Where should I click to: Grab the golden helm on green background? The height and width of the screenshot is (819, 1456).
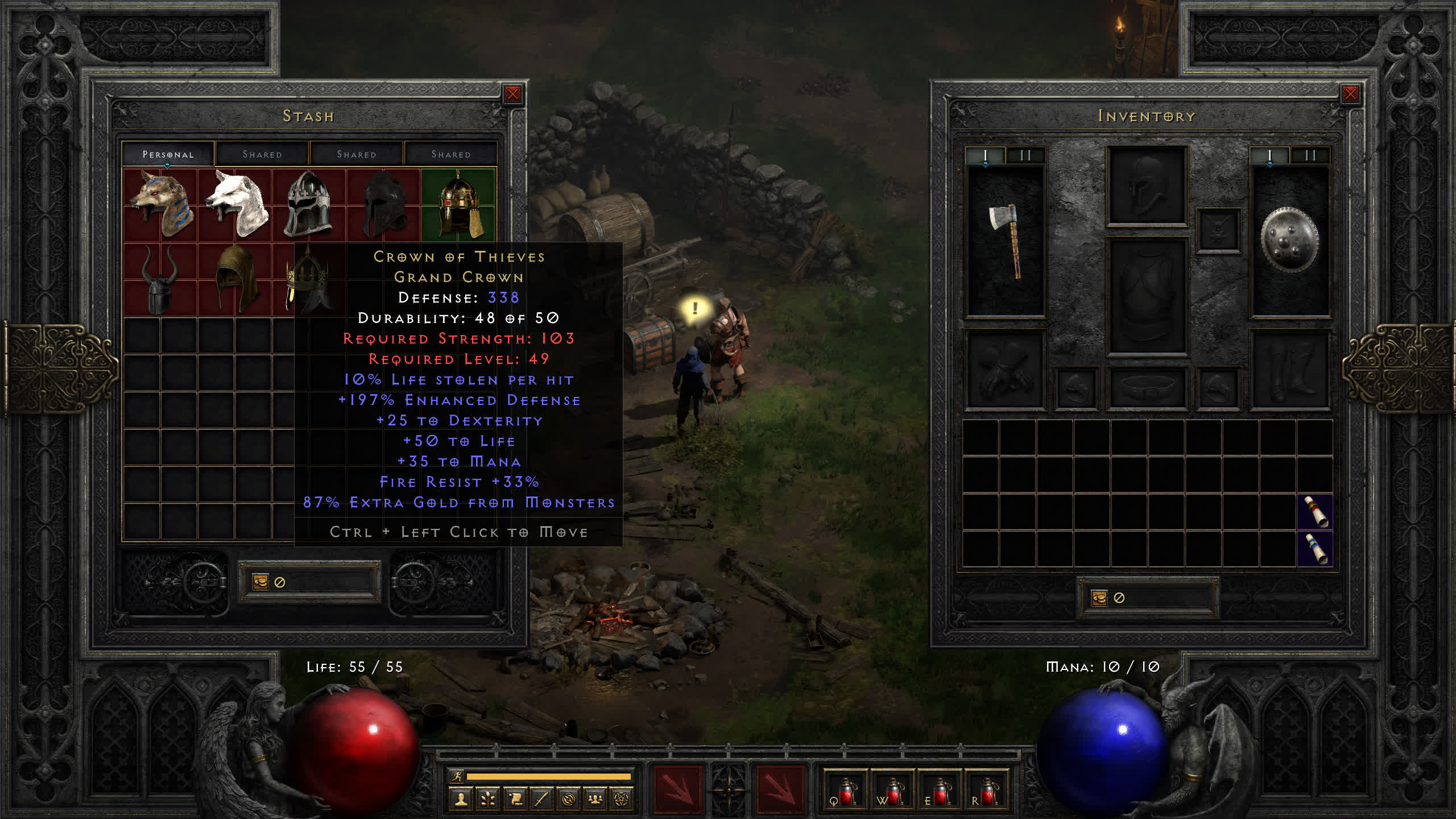tap(459, 205)
